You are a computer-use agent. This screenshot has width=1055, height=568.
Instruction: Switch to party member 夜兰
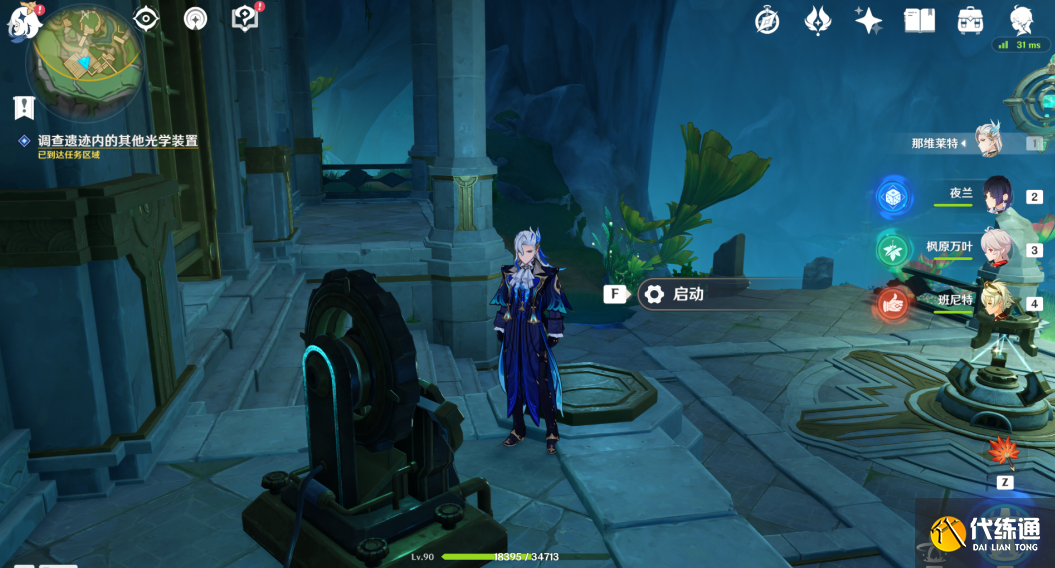coord(996,195)
